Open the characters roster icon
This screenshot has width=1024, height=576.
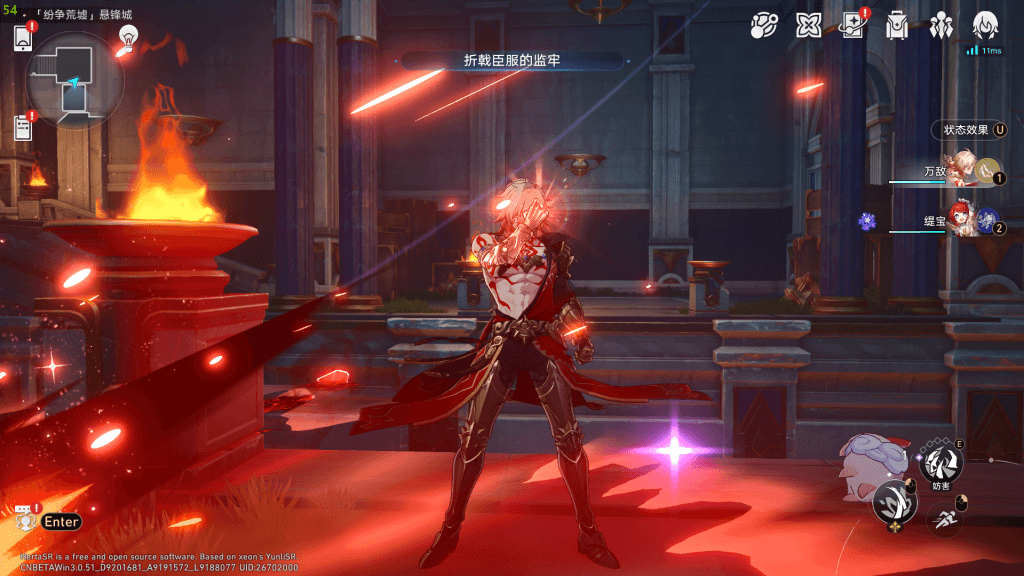(941, 25)
